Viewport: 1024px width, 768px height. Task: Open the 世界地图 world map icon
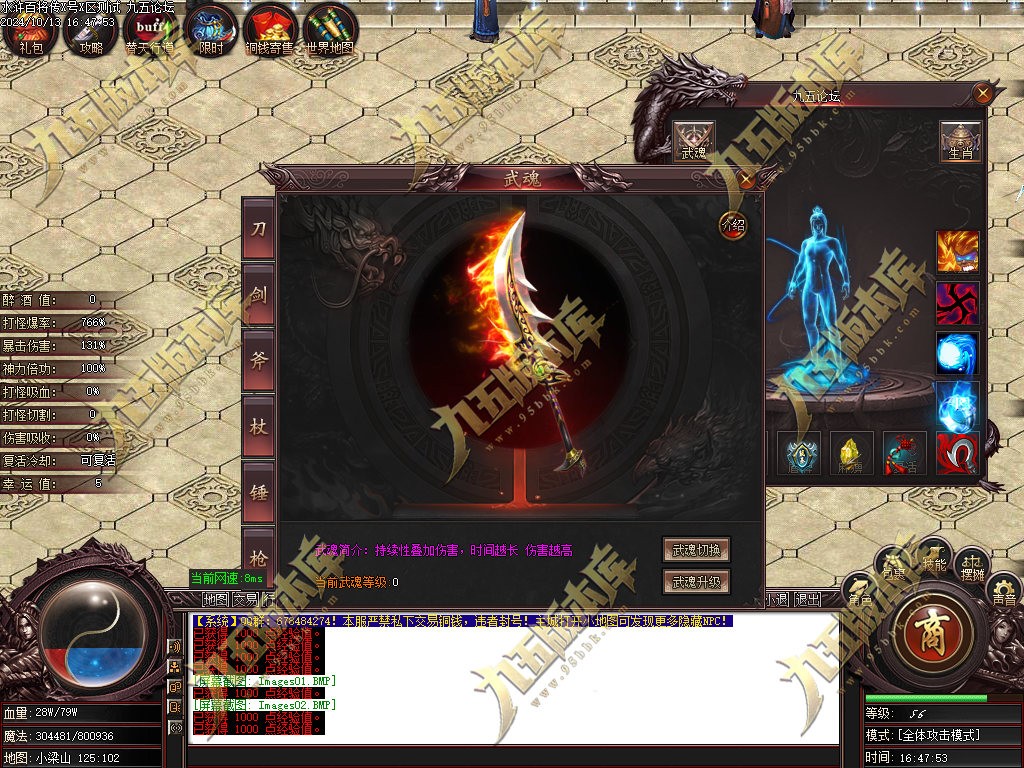point(330,30)
